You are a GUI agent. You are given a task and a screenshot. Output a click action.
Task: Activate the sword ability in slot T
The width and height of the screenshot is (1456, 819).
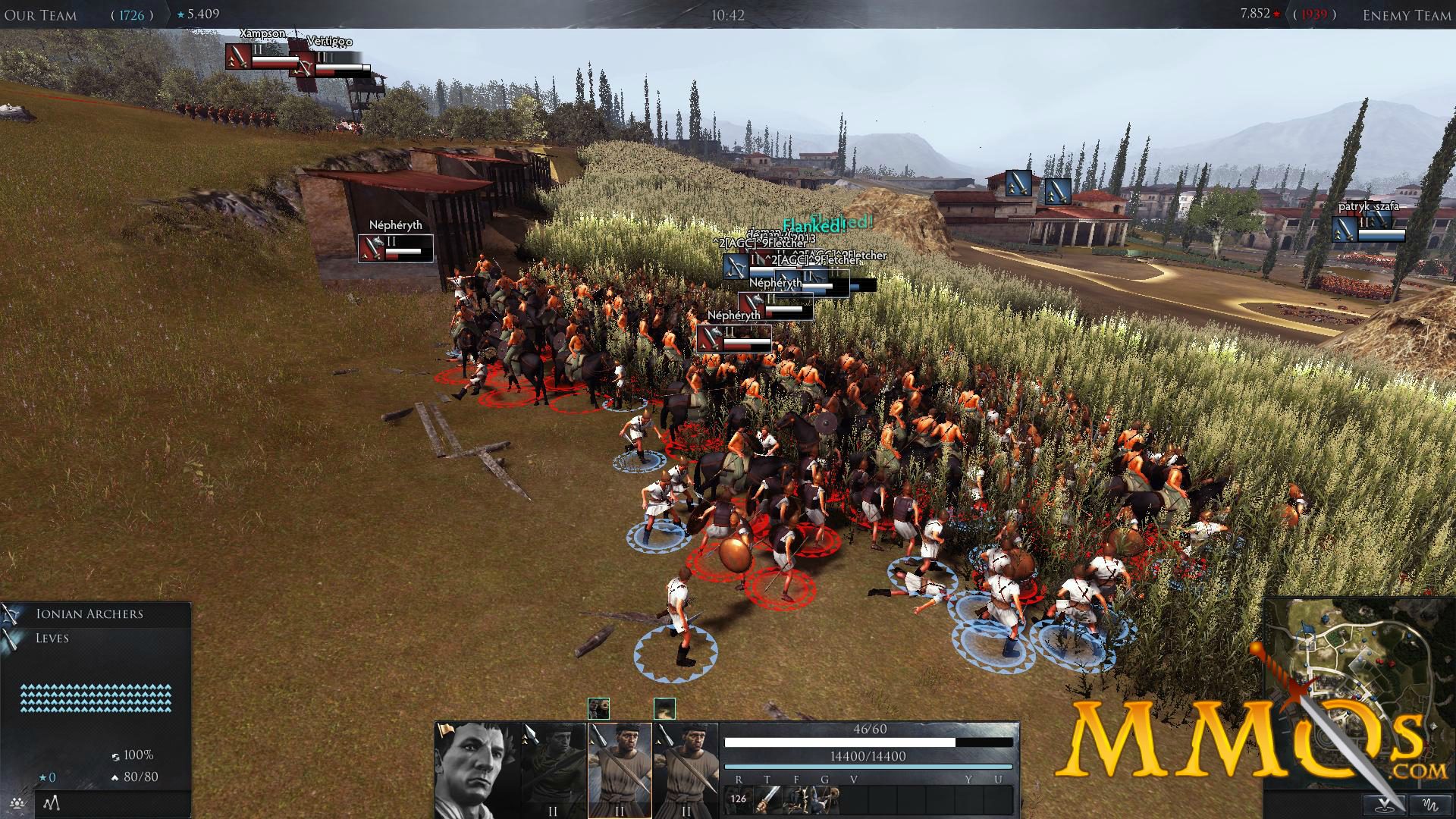[767, 799]
